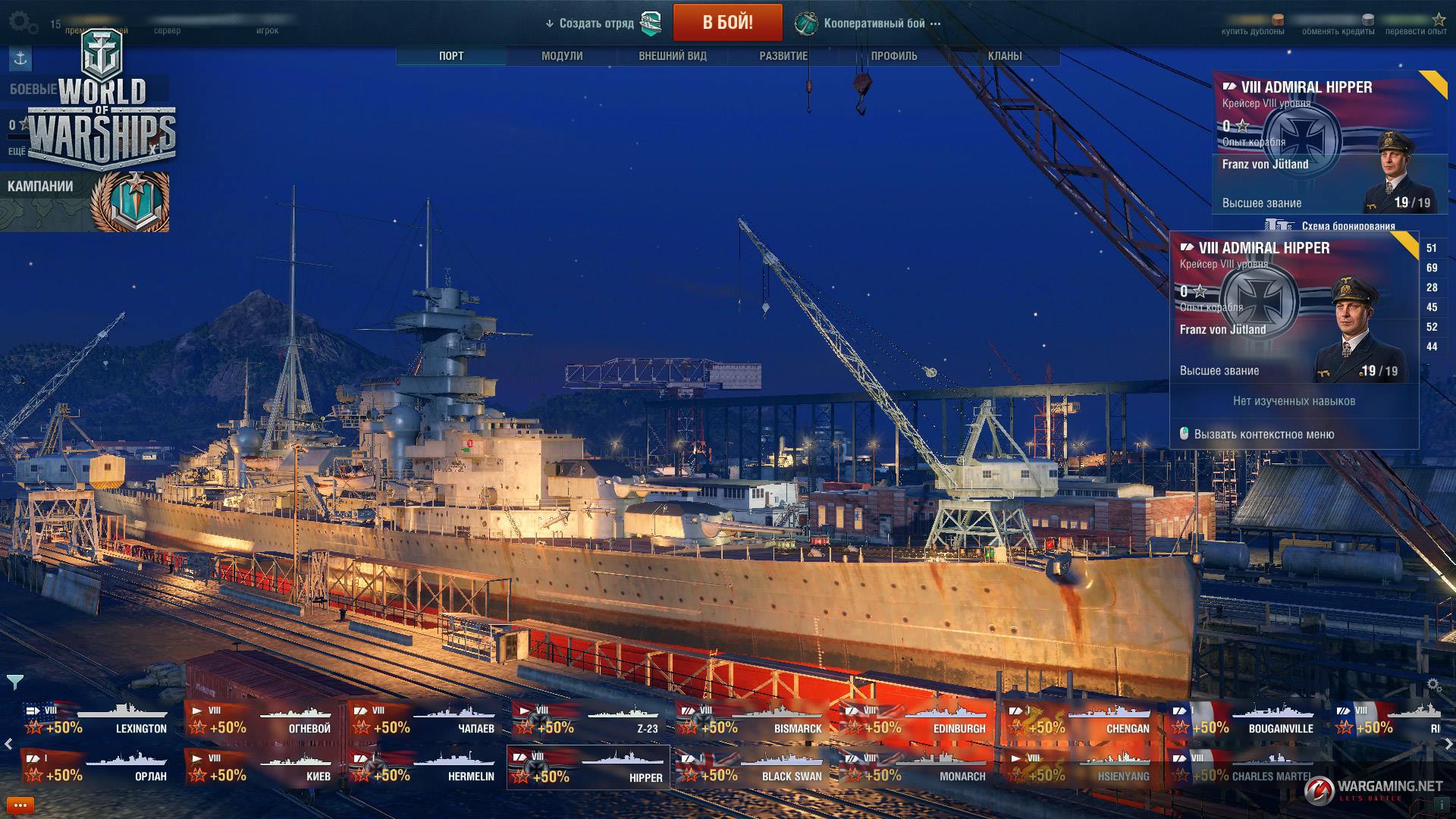1456x819 pixels.
Task: Choose the Edinburgh ship tile
Action: click(x=915, y=720)
